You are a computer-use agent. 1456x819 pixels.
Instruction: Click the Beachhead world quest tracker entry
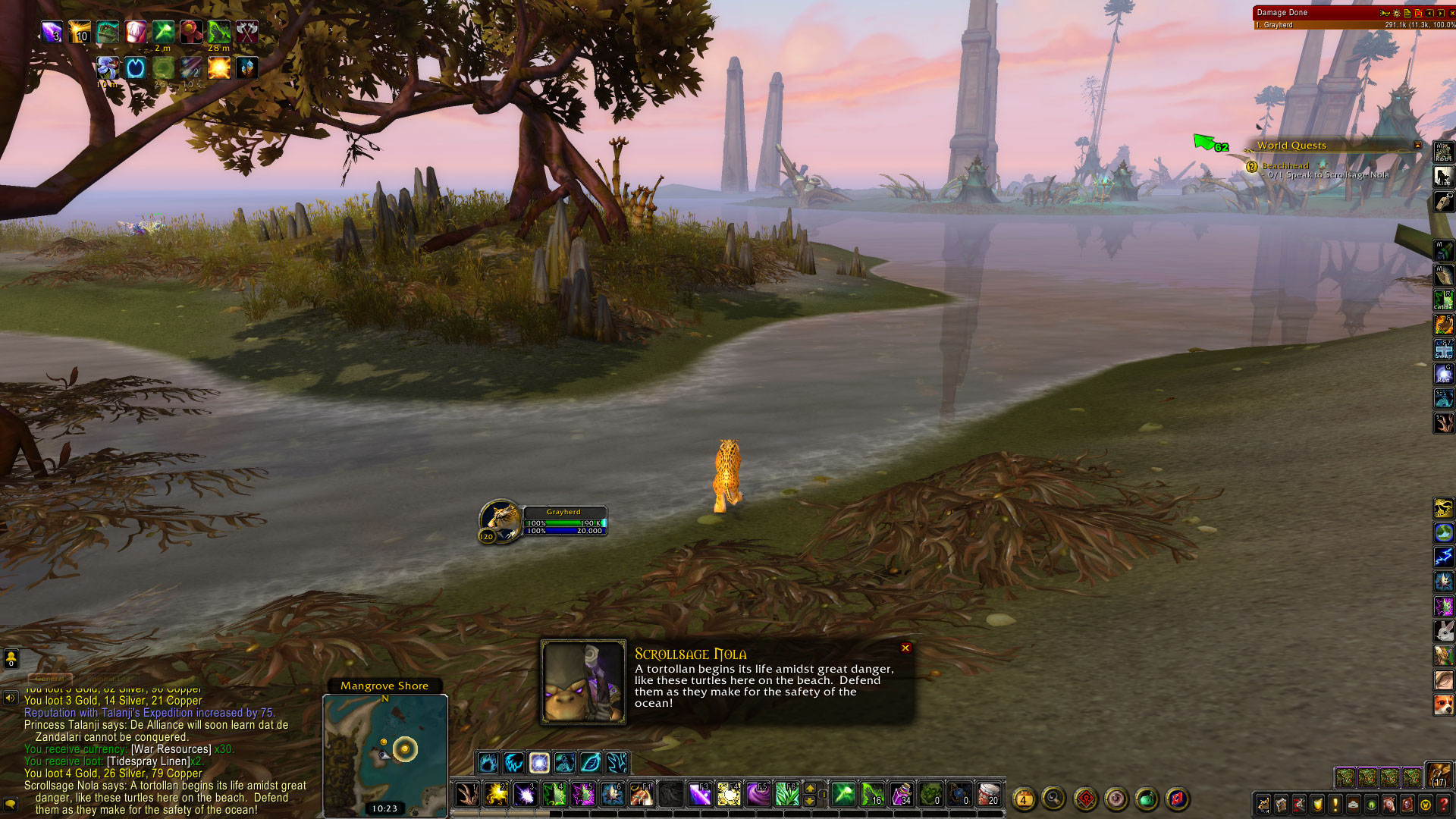[x=1285, y=165]
